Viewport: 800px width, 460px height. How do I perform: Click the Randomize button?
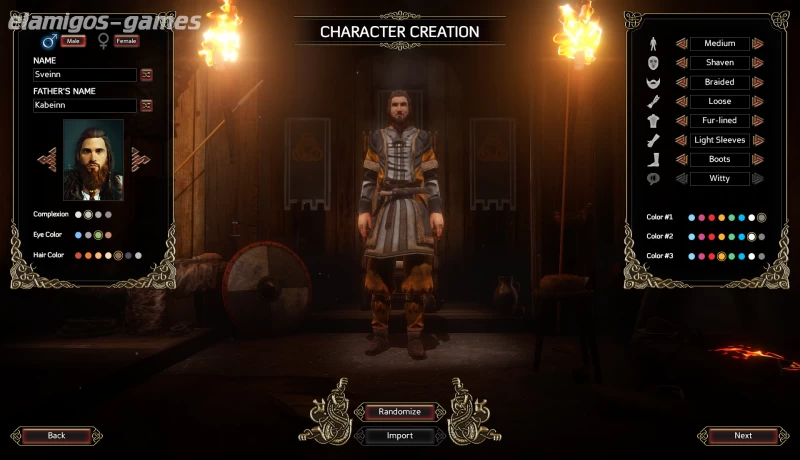pyautogui.click(x=399, y=412)
